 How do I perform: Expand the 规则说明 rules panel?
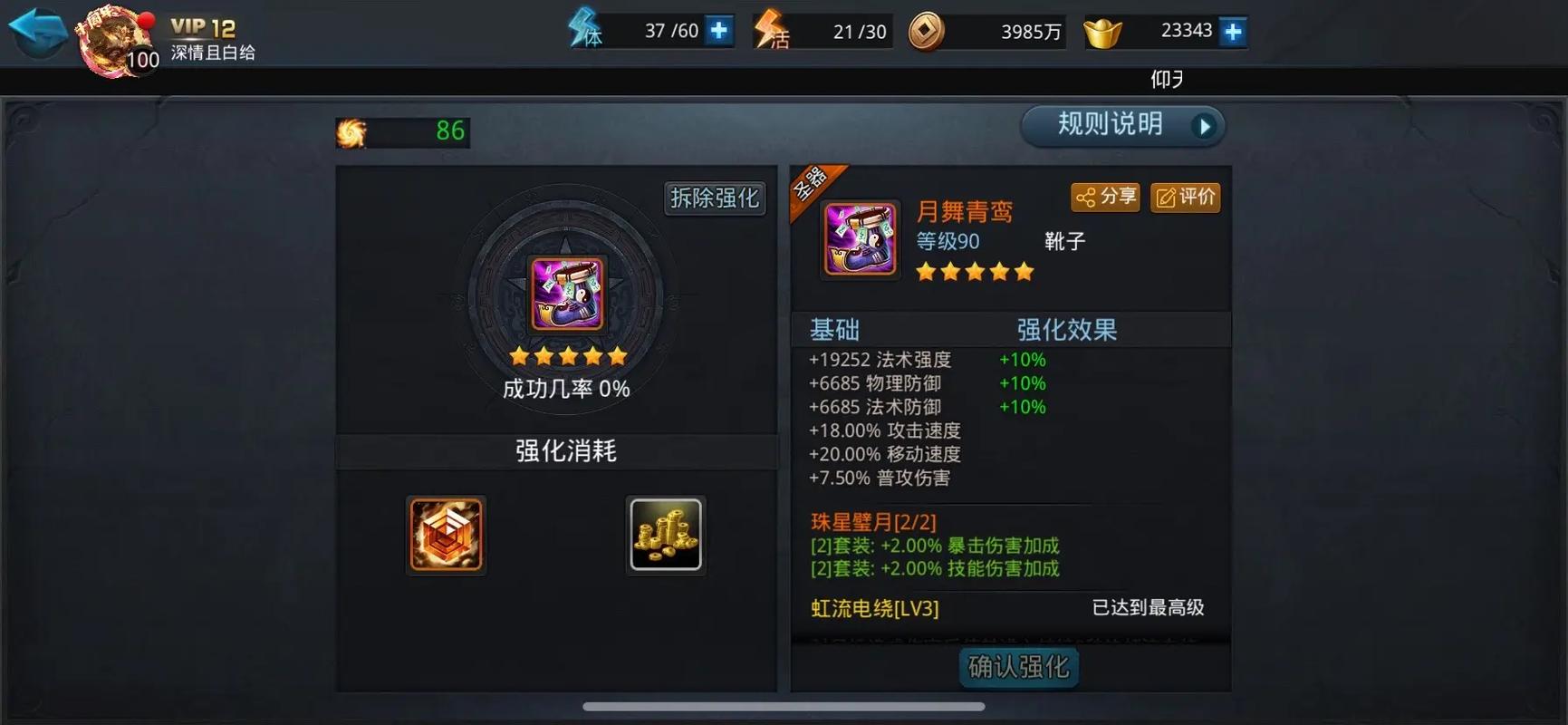tap(1121, 125)
